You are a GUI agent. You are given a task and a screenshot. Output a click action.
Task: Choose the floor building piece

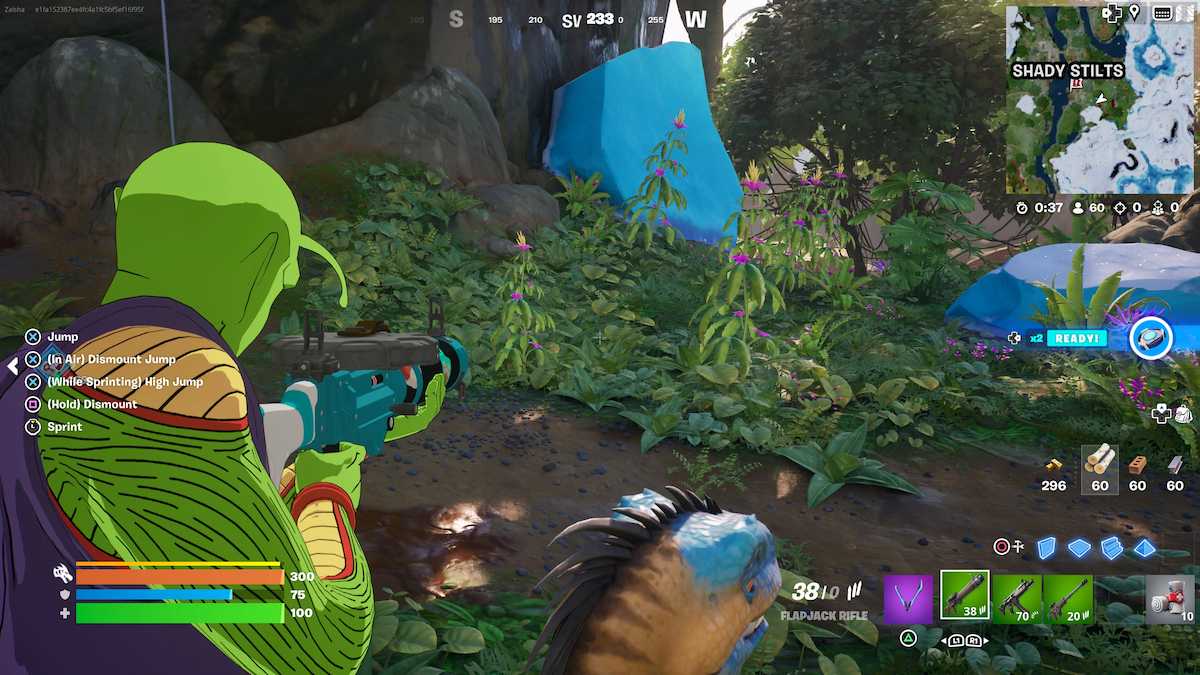(x=1079, y=547)
